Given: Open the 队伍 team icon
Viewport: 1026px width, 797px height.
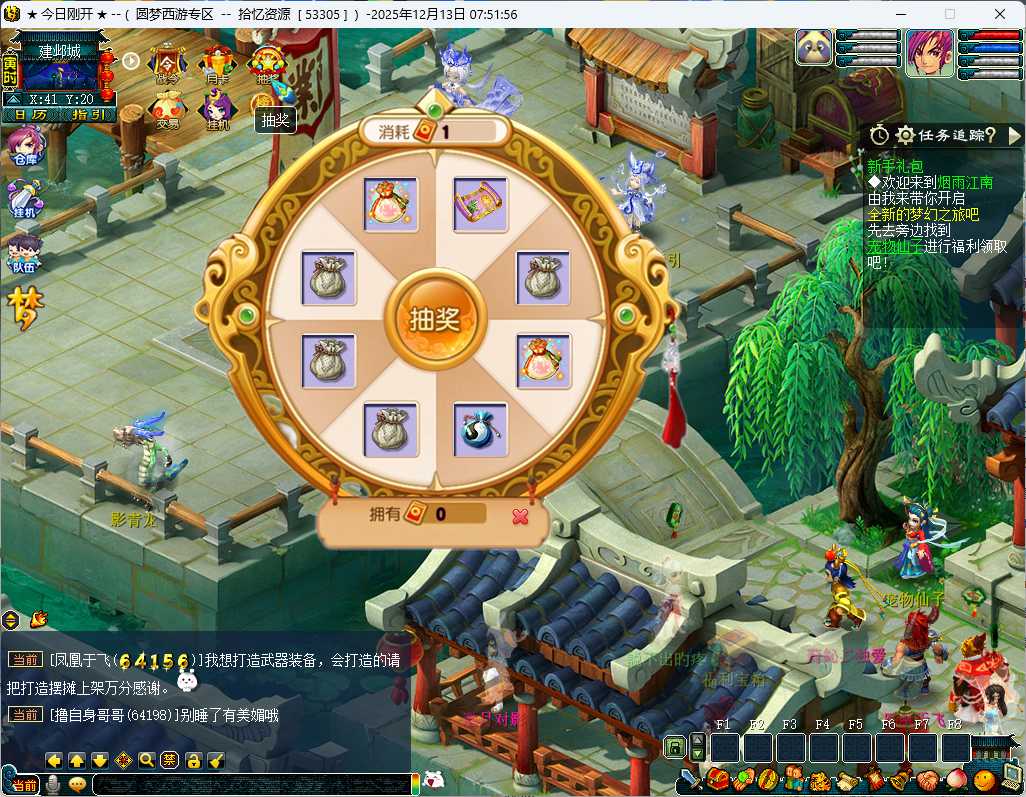Looking at the screenshot, I should [22, 254].
